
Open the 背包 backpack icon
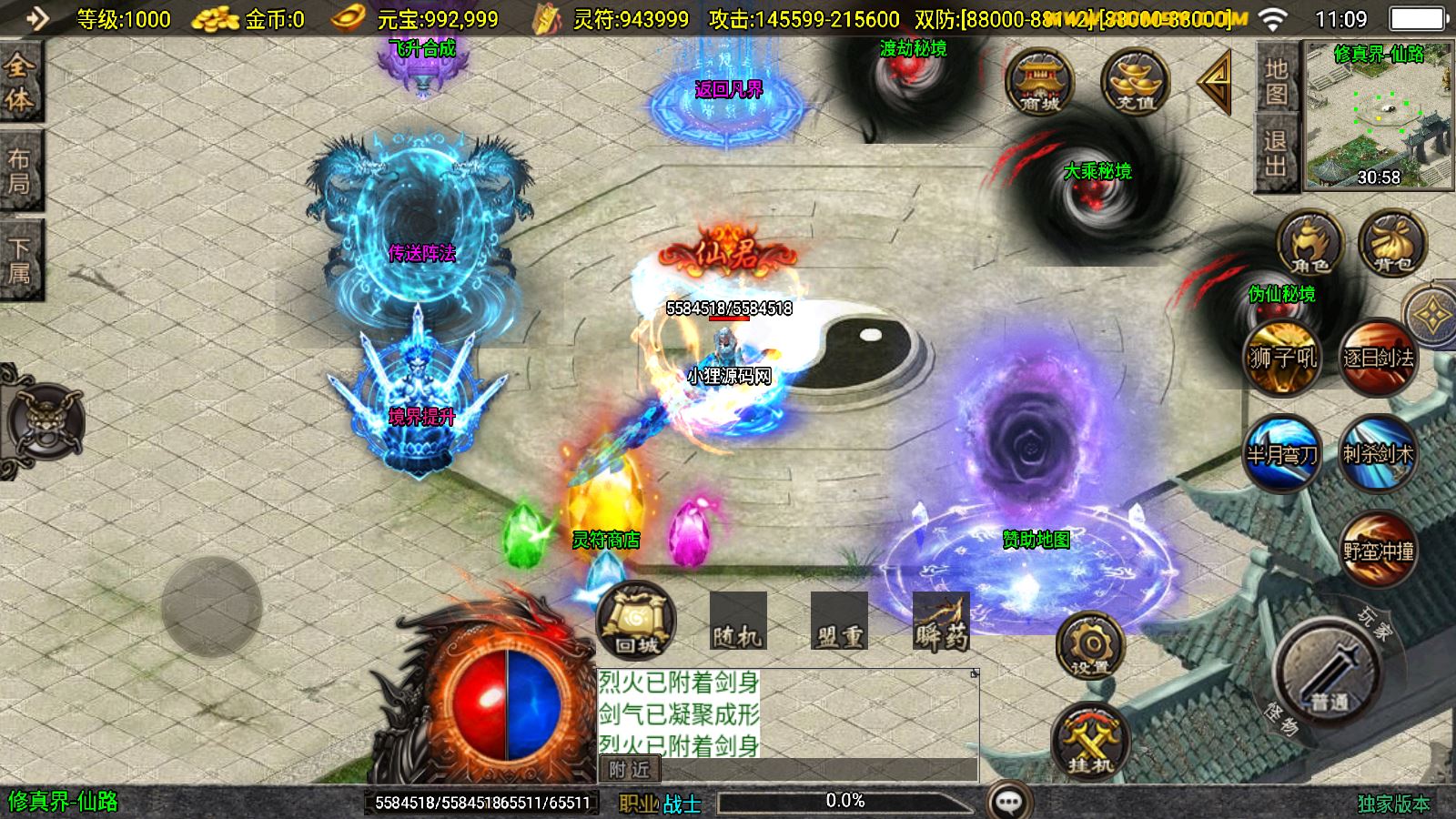(1392, 244)
